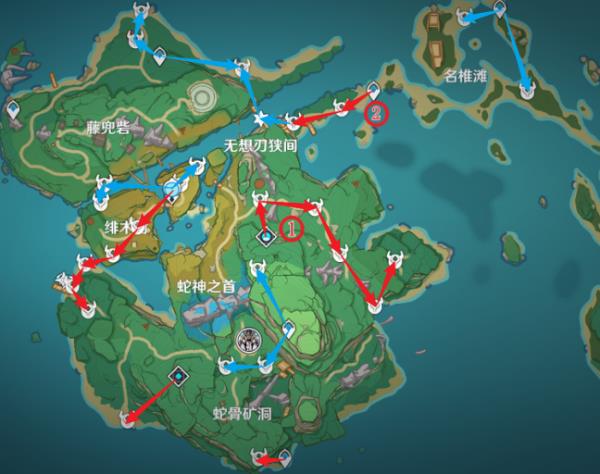Image resolution: width=600 pixels, height=474 pixels.
Task: Select the teleport waypoint beside red circle 2
Action: (x=373, y=89)
